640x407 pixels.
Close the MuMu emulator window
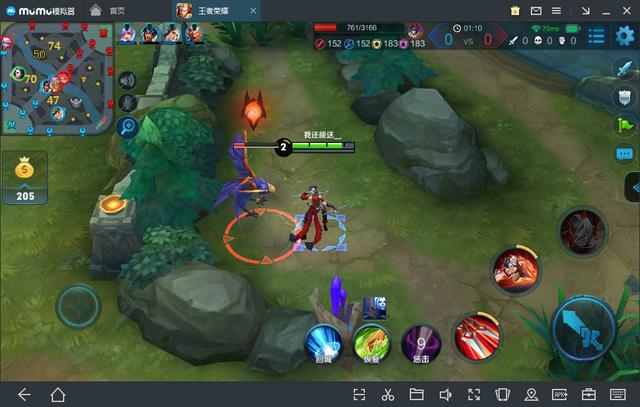(x=625, y=9)
